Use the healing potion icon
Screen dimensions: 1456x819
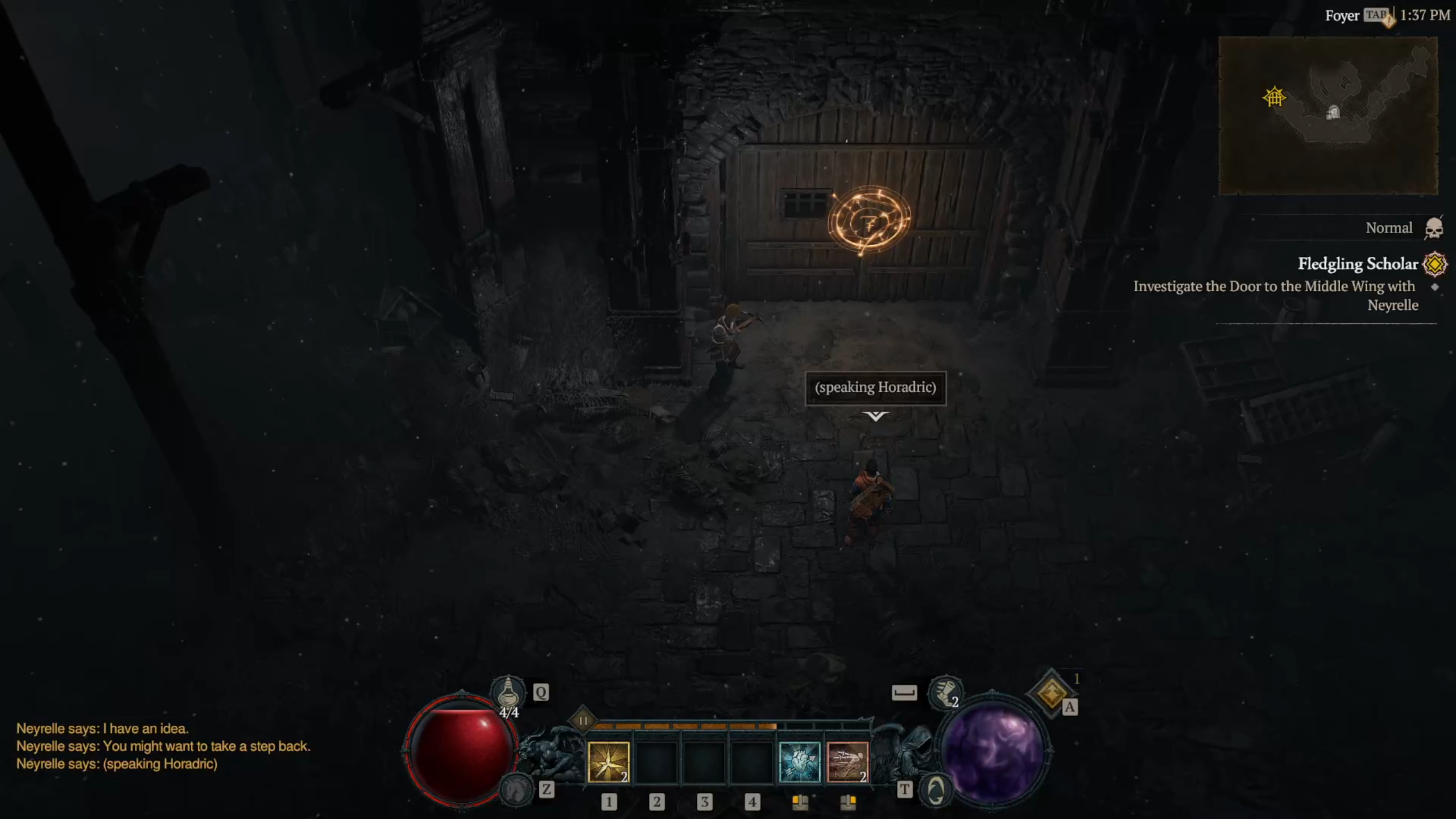pos(508,693)
